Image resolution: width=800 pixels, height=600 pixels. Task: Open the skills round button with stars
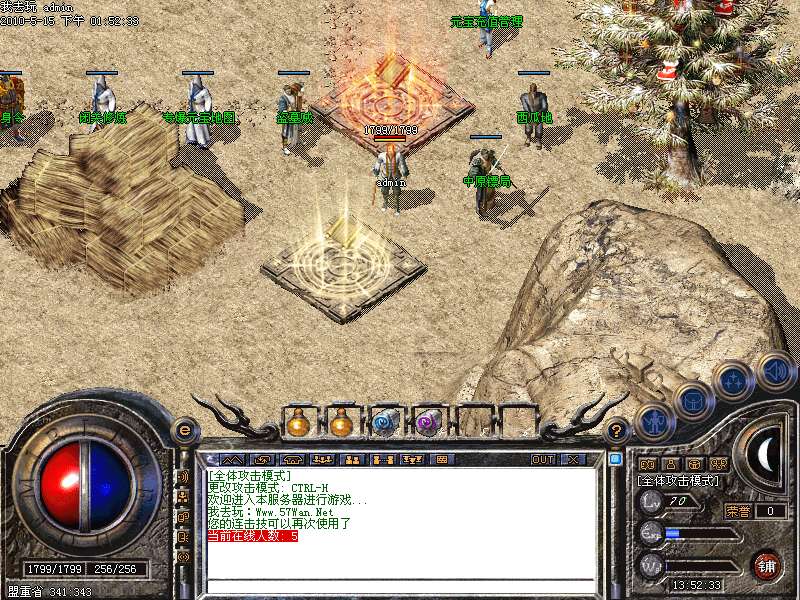click(734, 381)
